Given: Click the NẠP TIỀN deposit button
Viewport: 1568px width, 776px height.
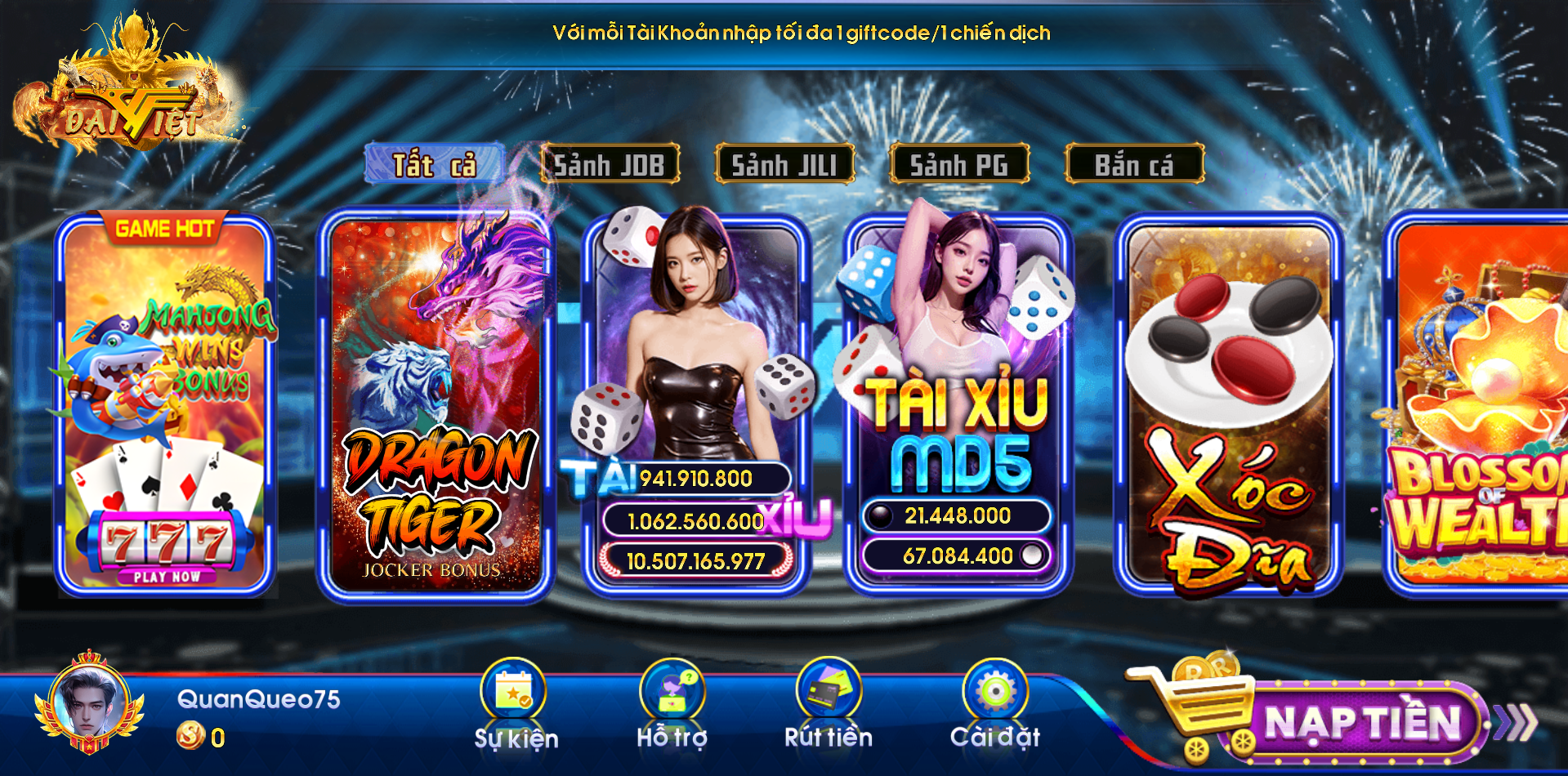Looking at the screenshot, I should (x=1360, y=723).
